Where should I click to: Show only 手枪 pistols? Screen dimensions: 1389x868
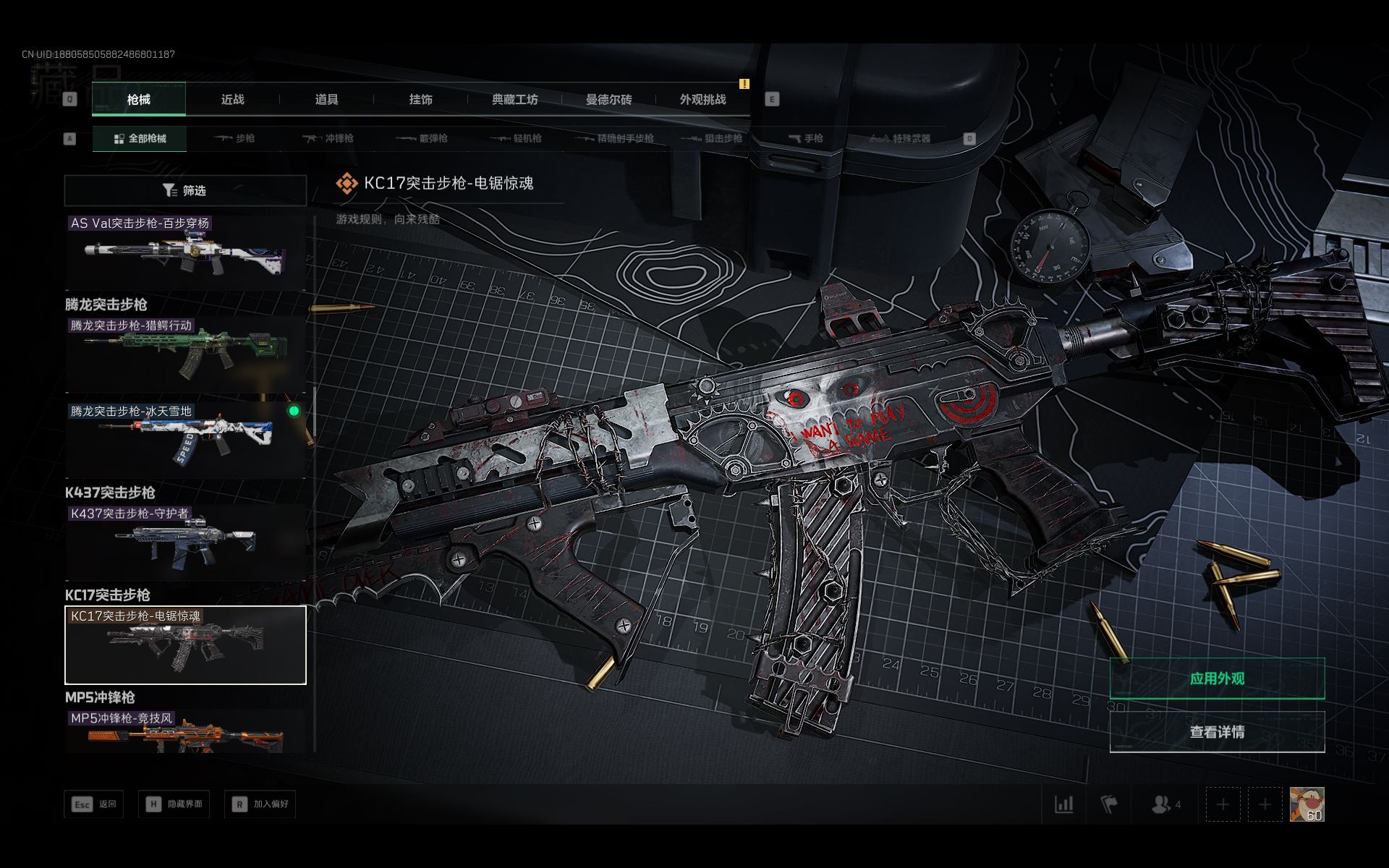click(805, 138)
